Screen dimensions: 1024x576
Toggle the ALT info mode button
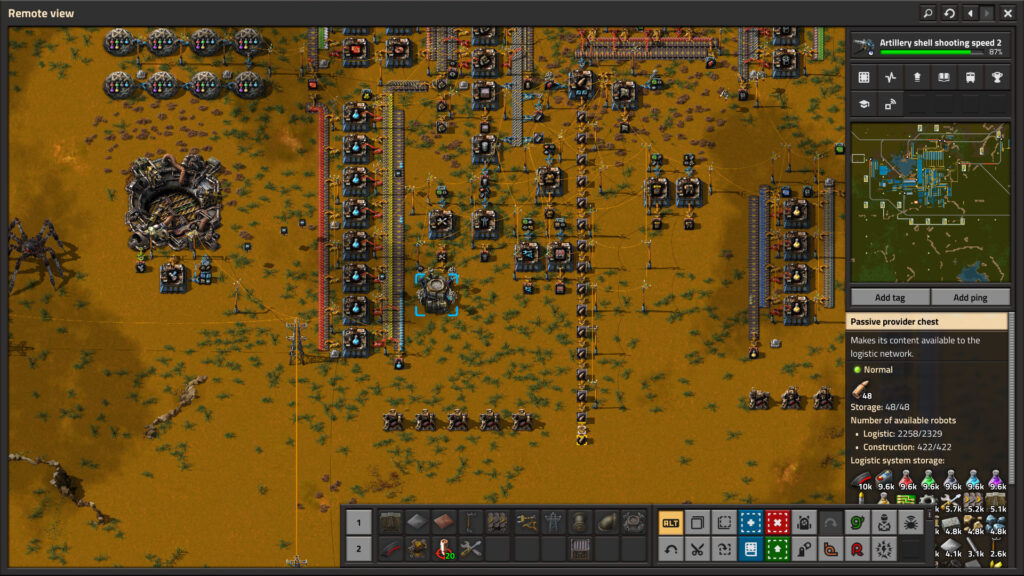click(670, 521)
